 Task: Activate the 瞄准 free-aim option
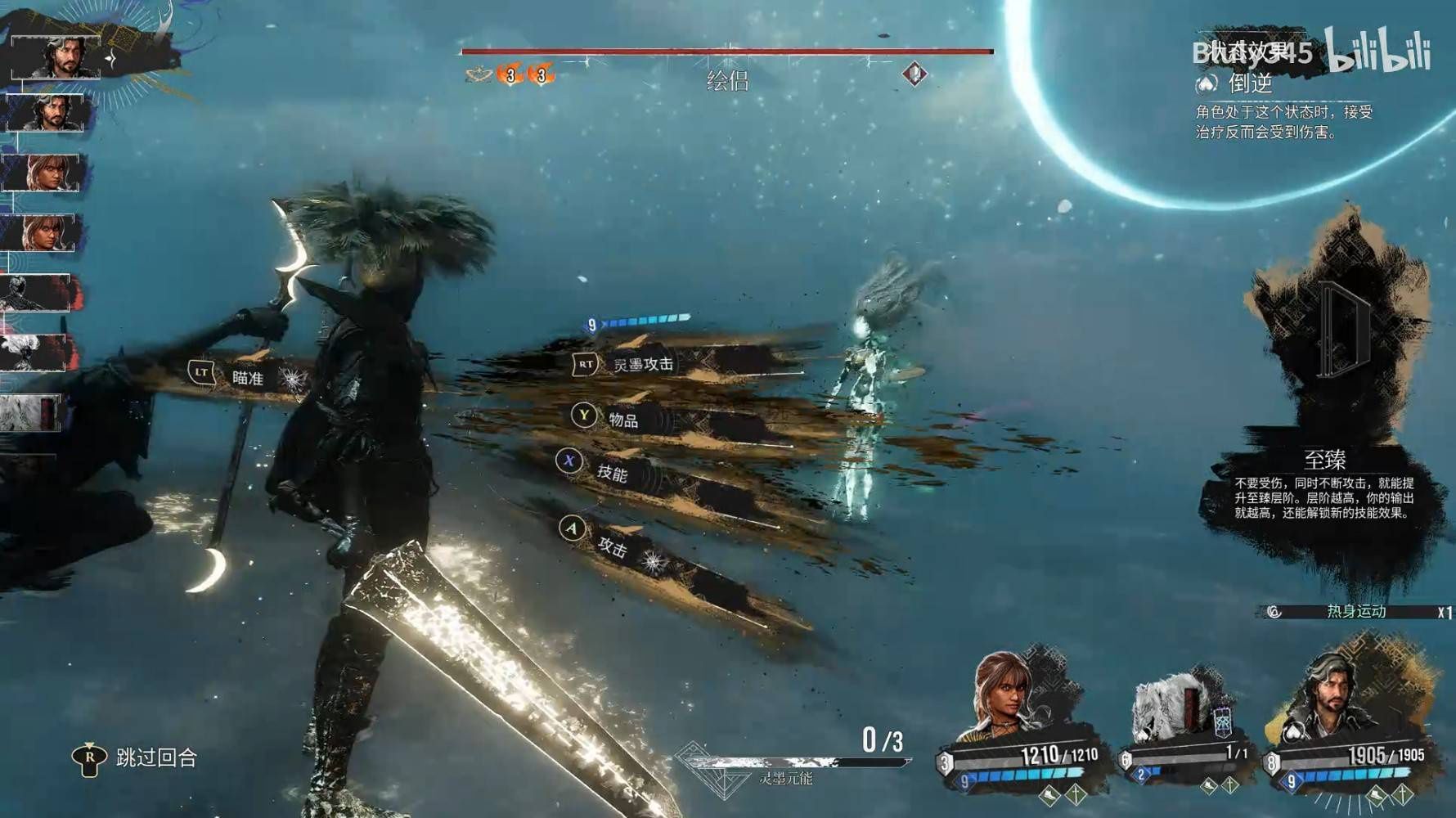point(247,377)
